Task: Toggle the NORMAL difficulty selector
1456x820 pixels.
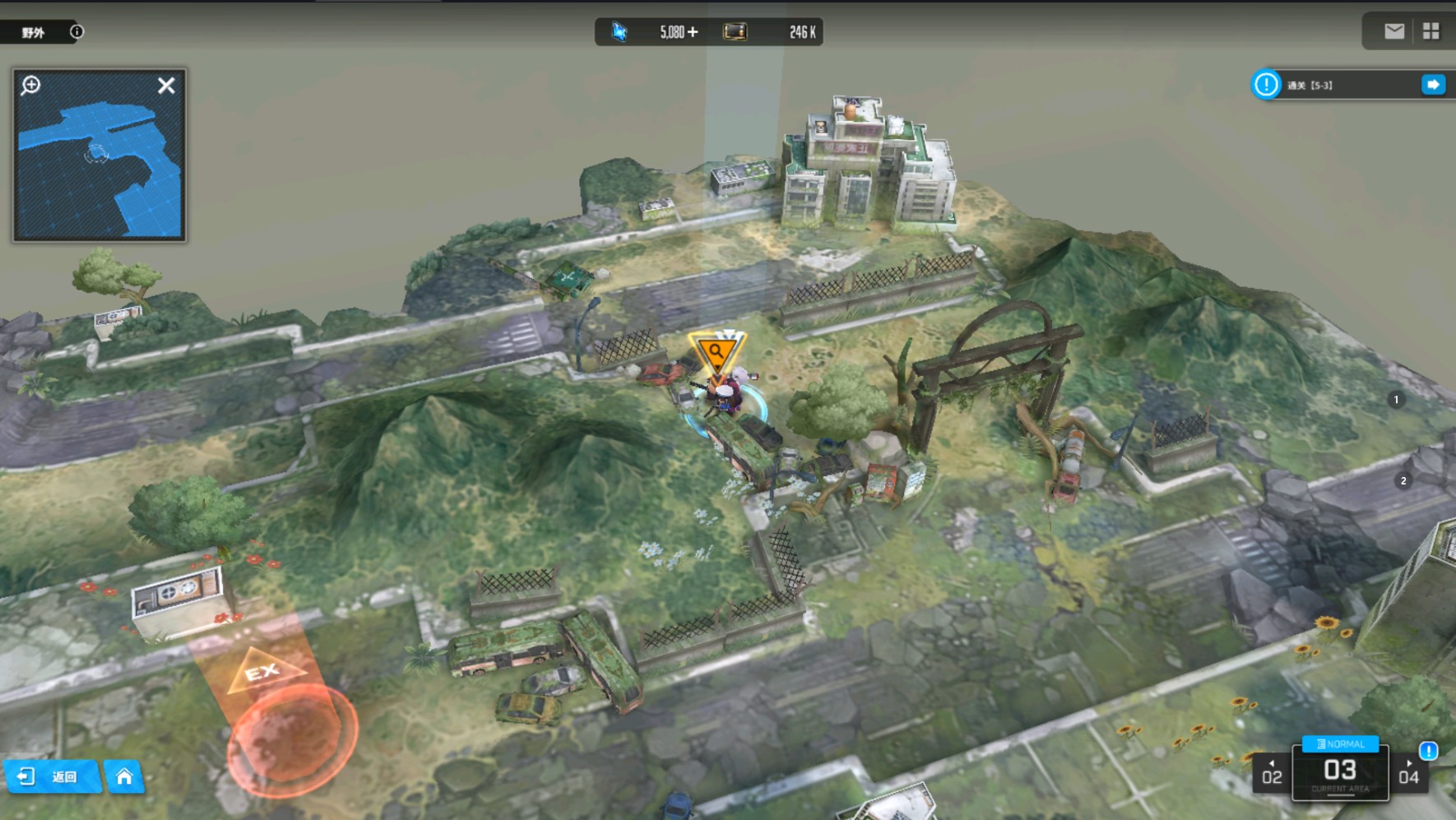Action: pyautogui.click(x=1340, y=744)
